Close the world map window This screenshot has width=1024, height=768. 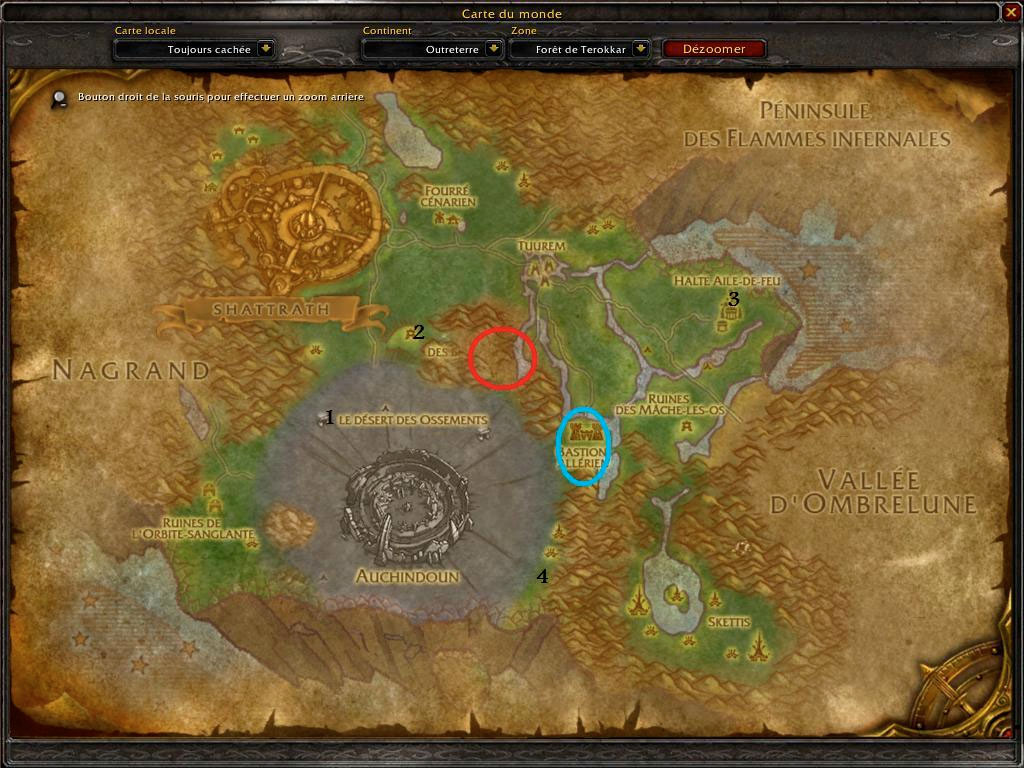coord(1010,13)
